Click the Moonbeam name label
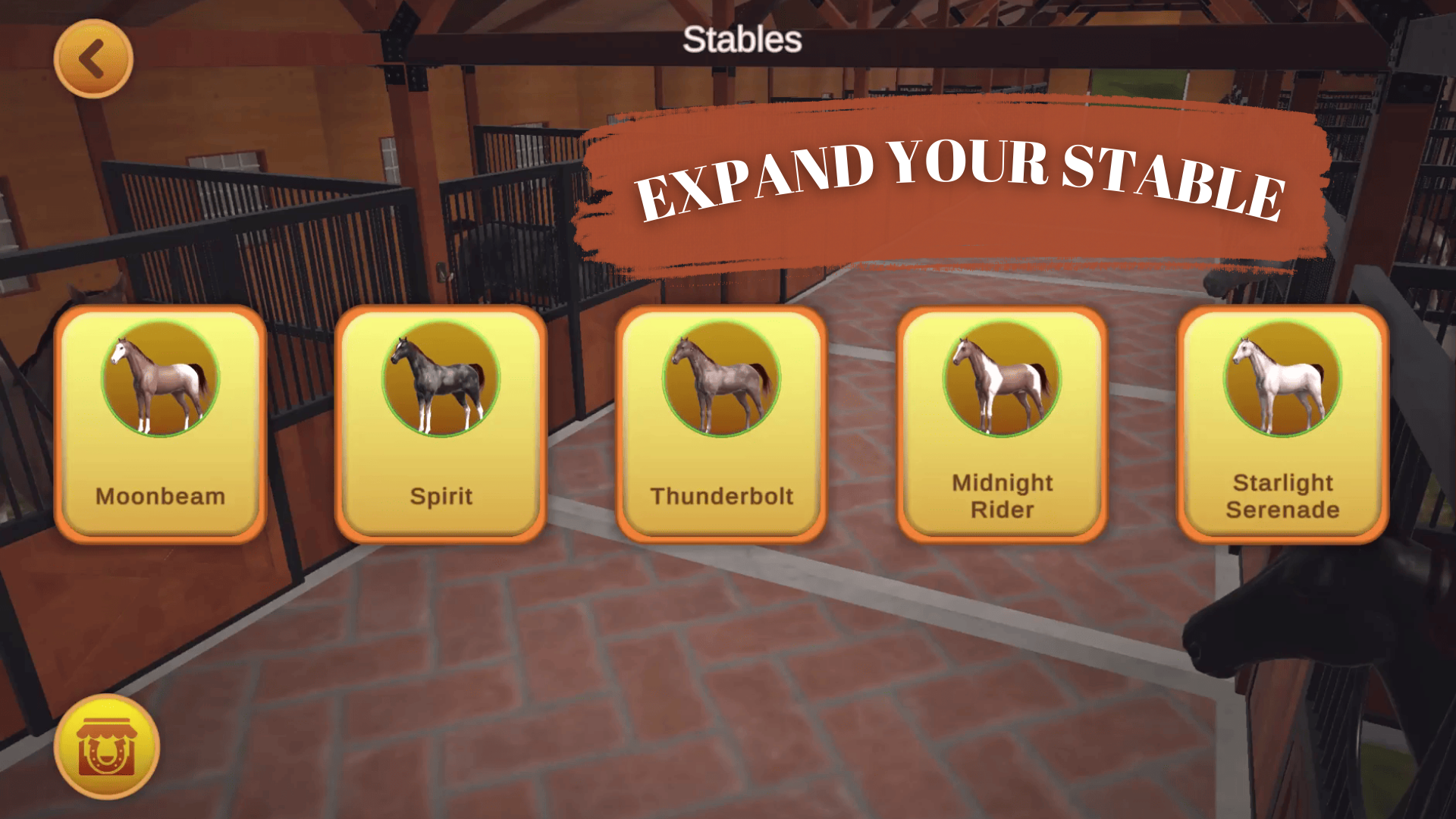The width and height of the screenshot is (1456, 819). (x=159, y=497)
